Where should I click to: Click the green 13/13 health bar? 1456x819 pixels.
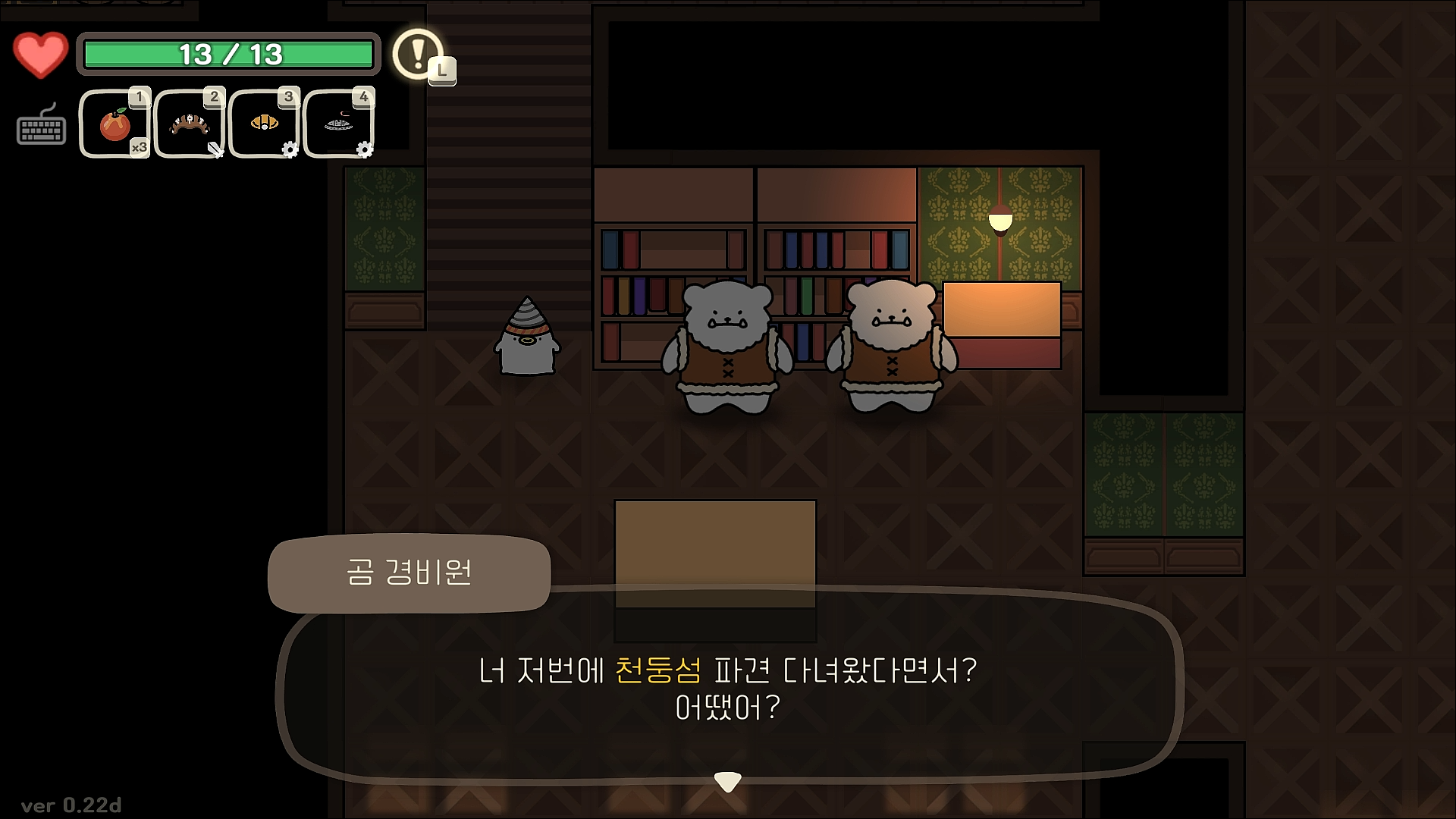[x=229, y=53]
